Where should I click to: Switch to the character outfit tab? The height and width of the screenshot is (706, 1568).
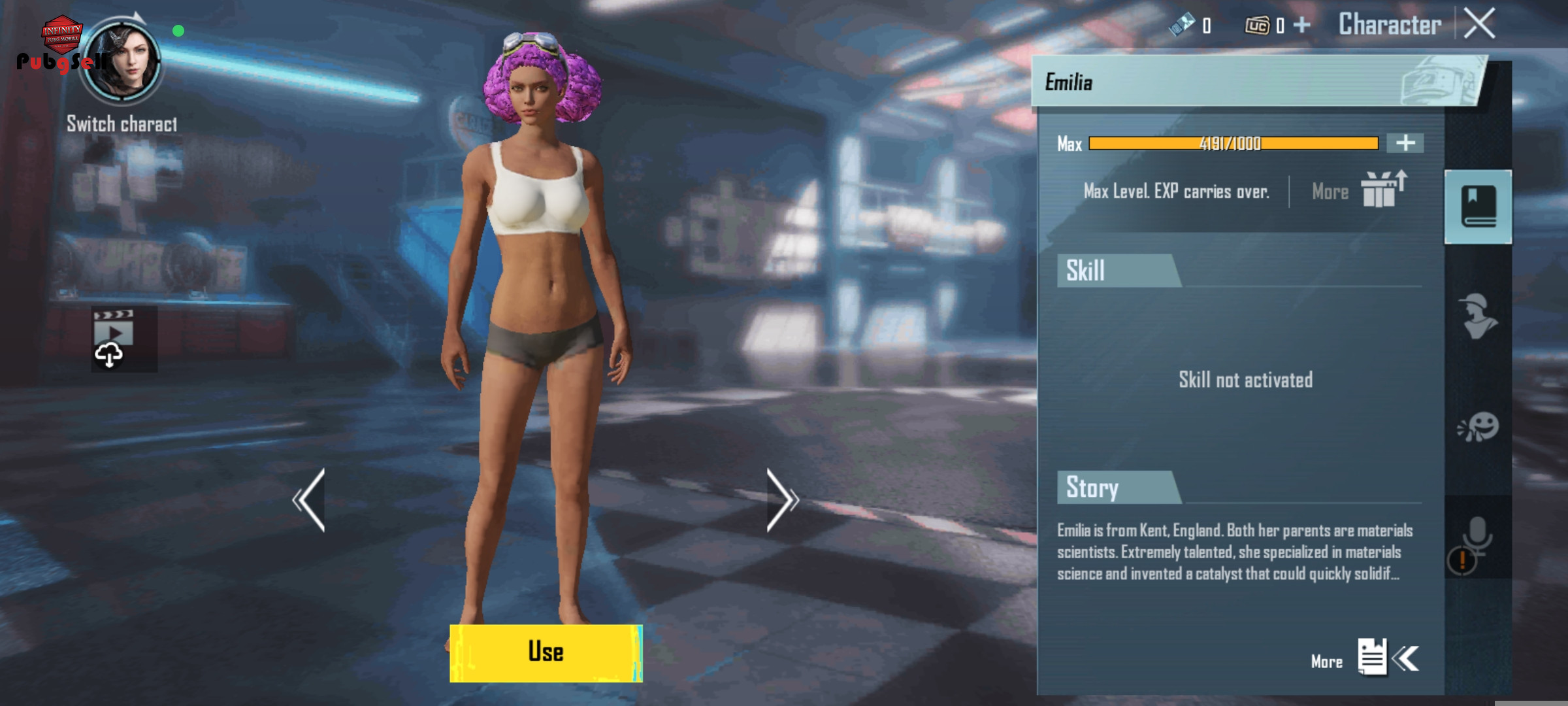pos(1478,316)
